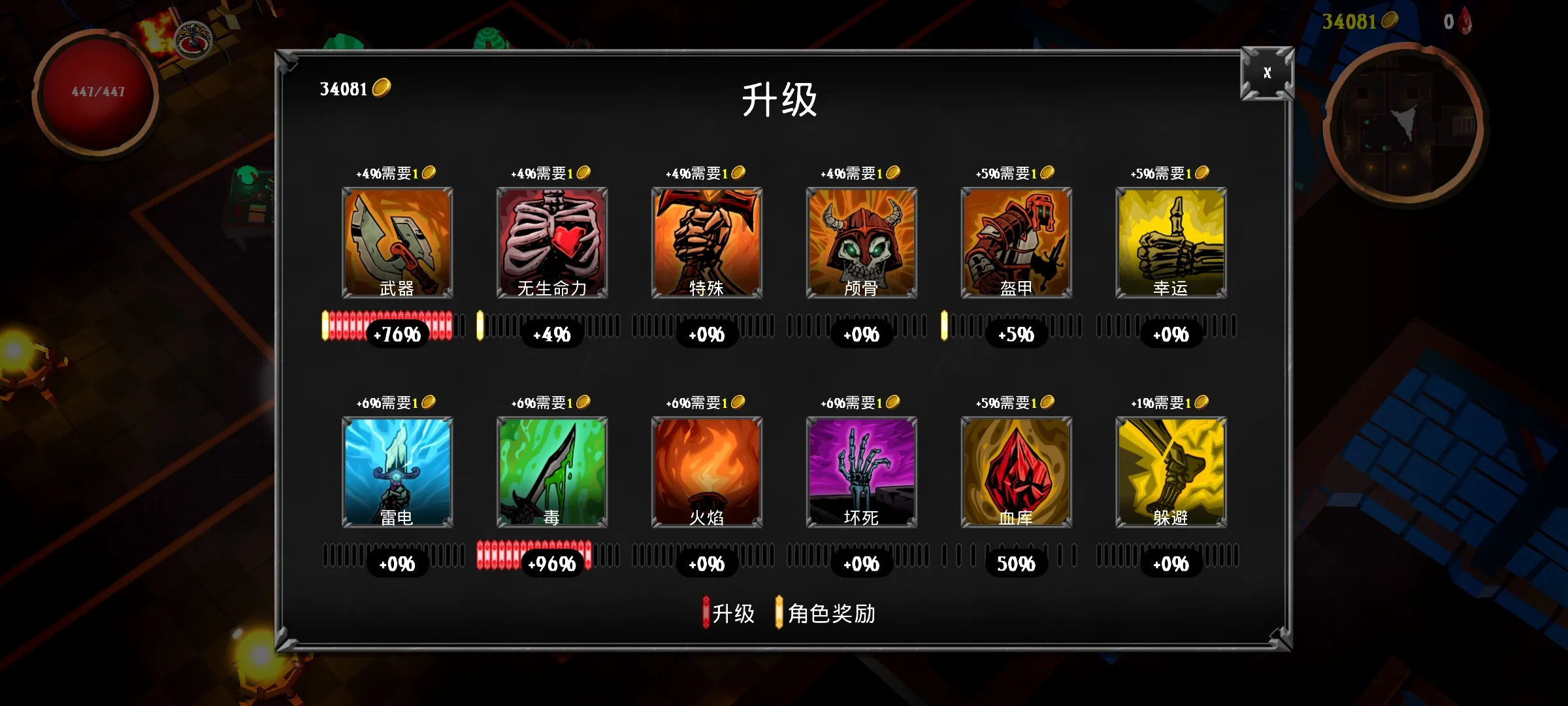Select the 幸运 luck thumbs-up icon

point(1170,242)
